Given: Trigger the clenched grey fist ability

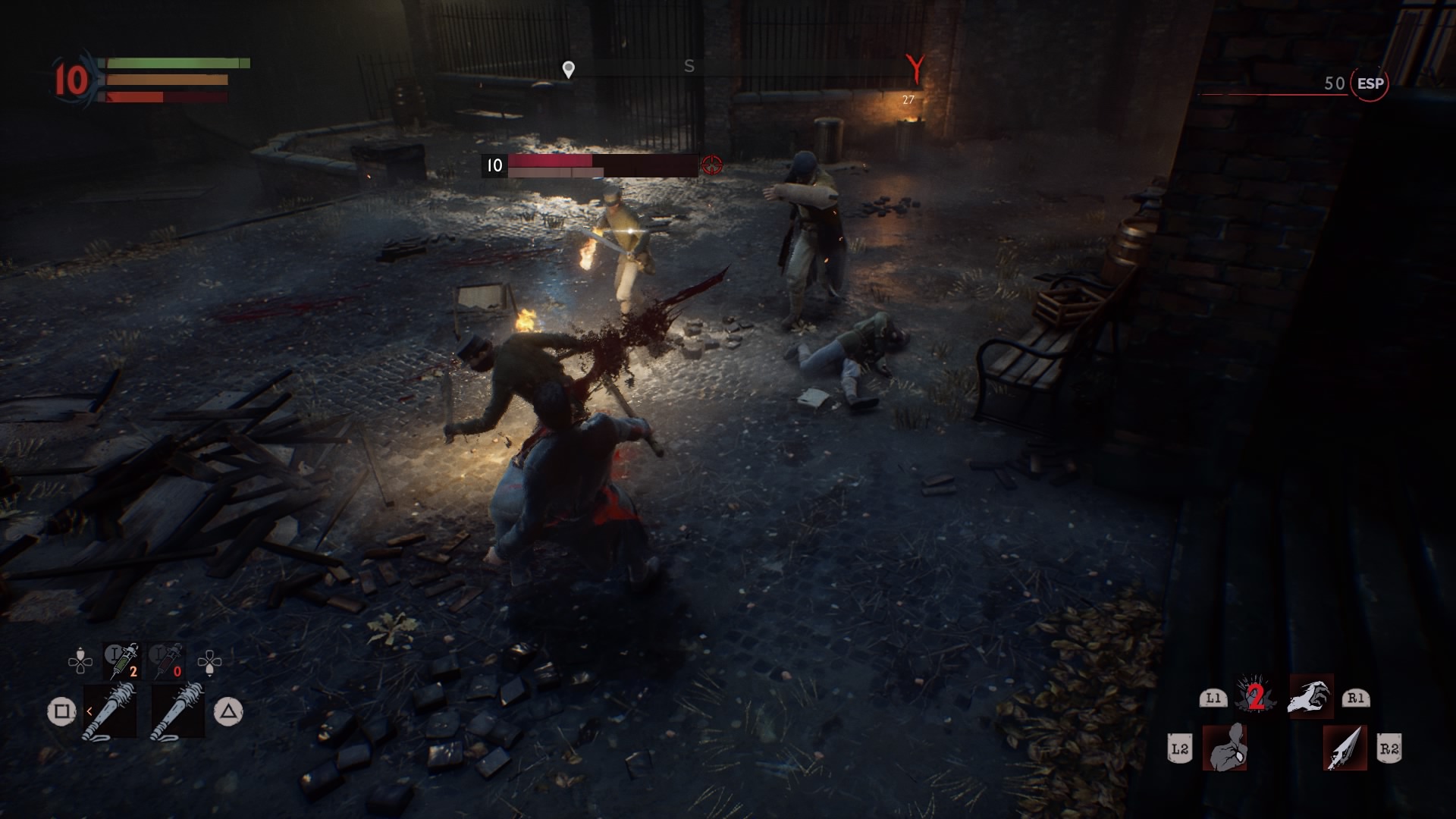Looking at the screenshot, I should click(x=1225, y=748).
